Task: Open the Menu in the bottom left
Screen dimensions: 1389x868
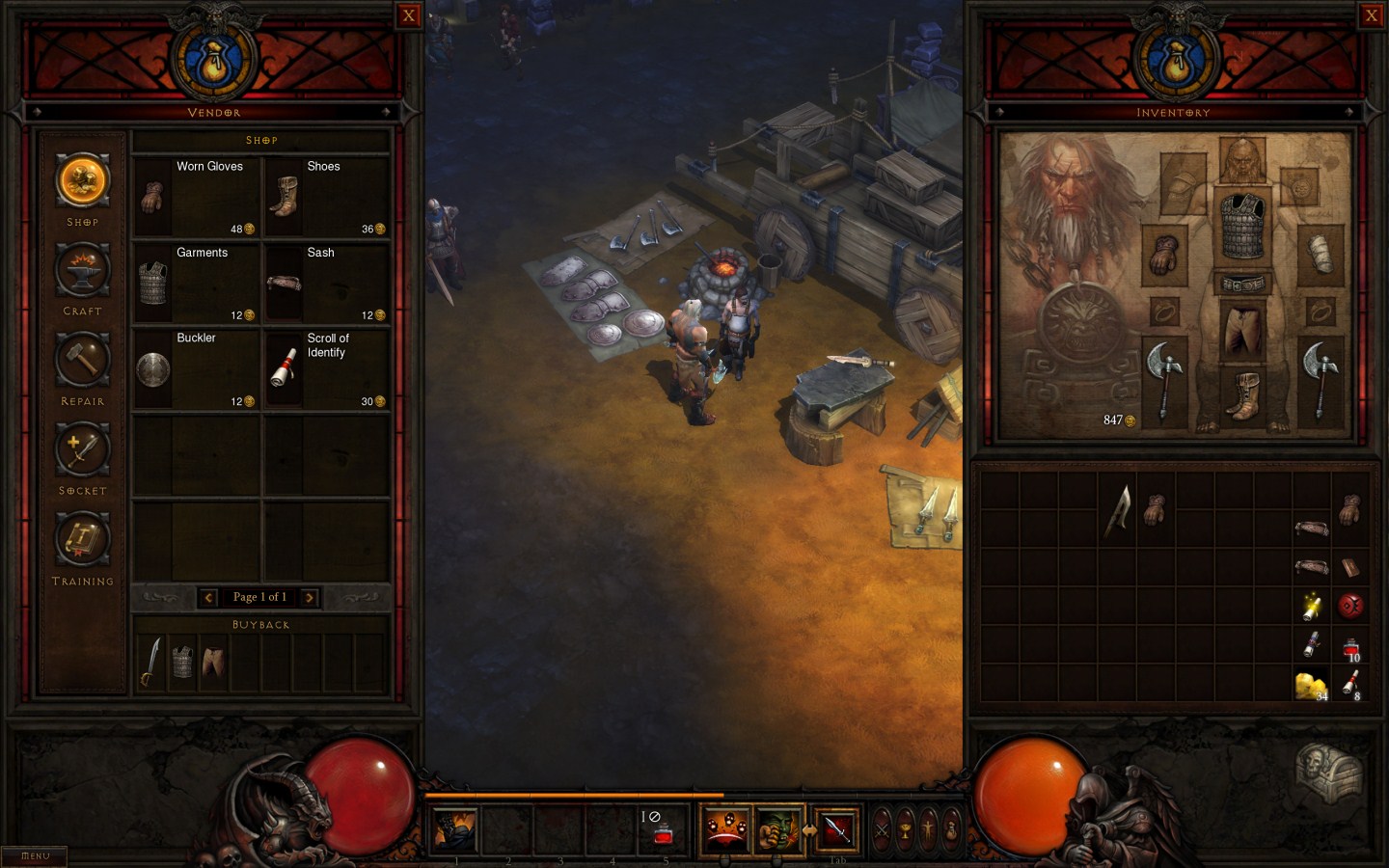Action: (34, 854)
